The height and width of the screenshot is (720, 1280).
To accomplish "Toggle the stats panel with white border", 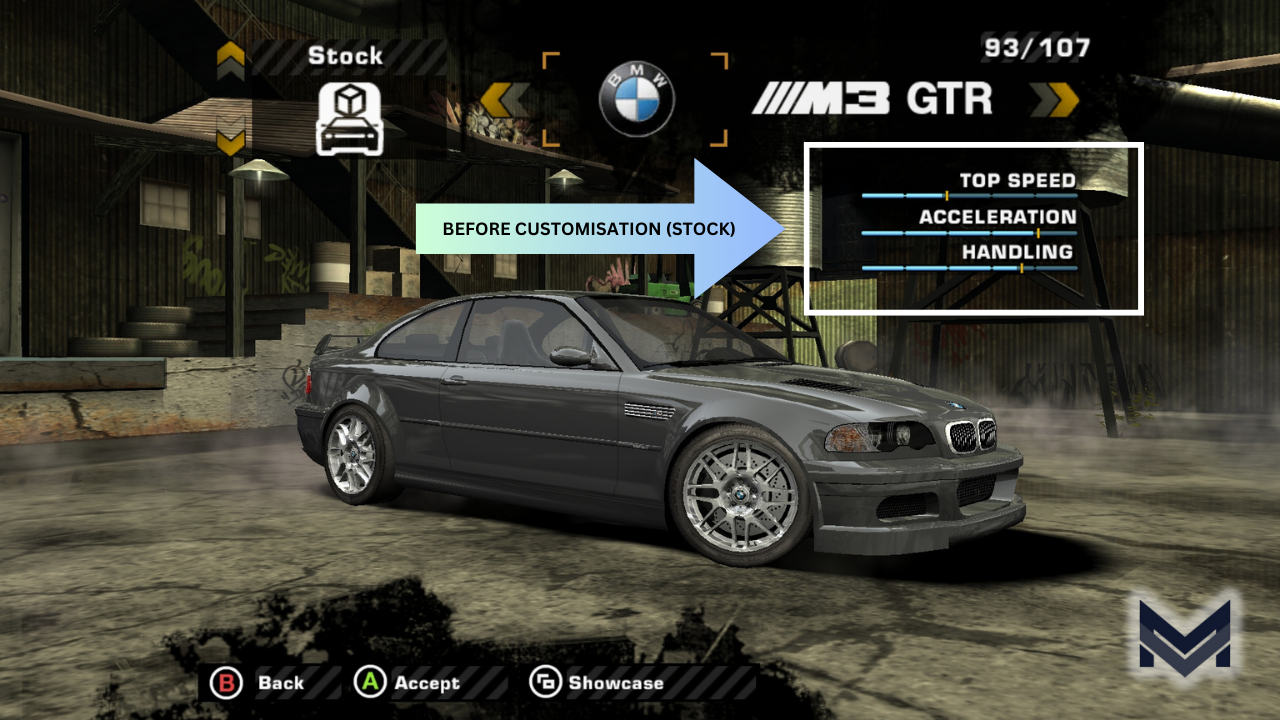I will click(x=973, y=228).
